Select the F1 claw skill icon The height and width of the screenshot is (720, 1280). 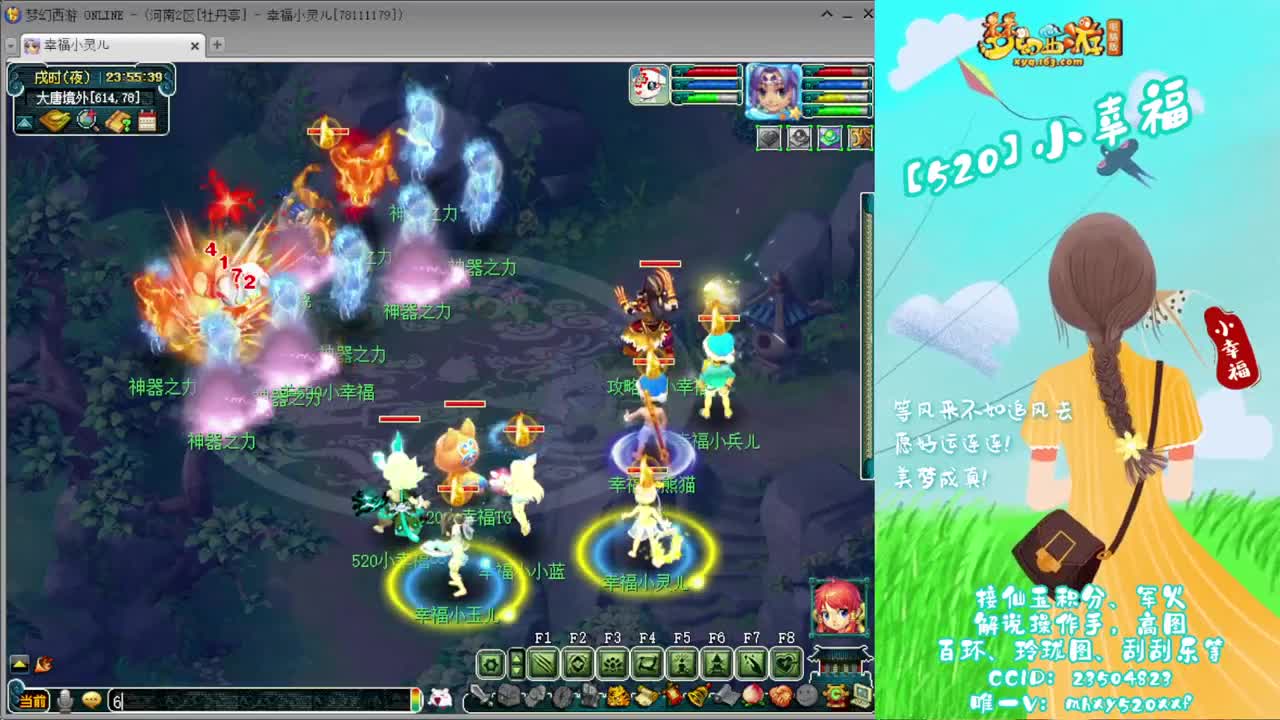tap(544, 663)
